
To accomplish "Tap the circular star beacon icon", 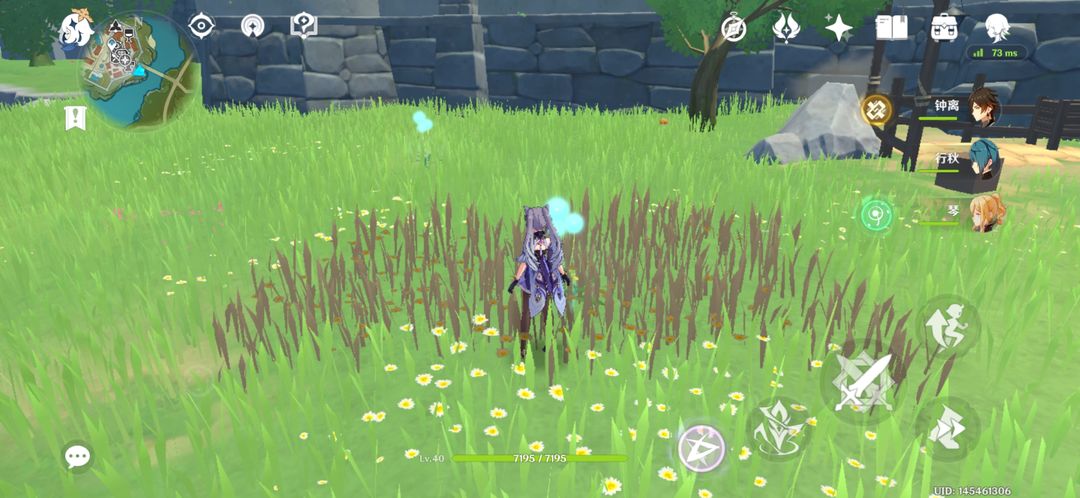I will 252,25.
